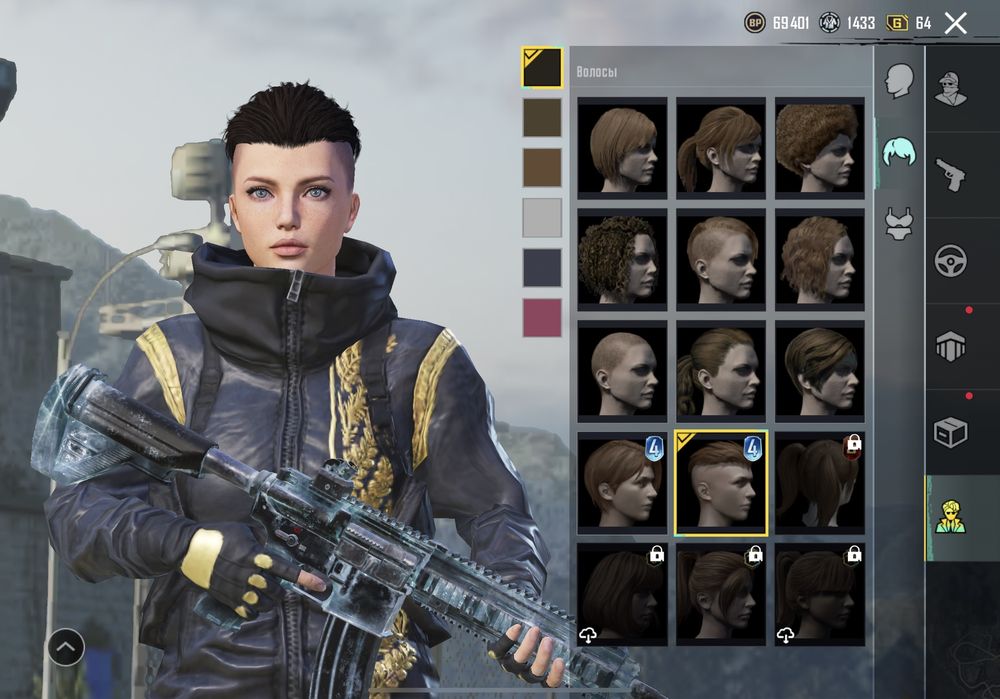Pick the curly bob hairstyle
This screenshot has width=1000, height=699.
pos(622,257)
